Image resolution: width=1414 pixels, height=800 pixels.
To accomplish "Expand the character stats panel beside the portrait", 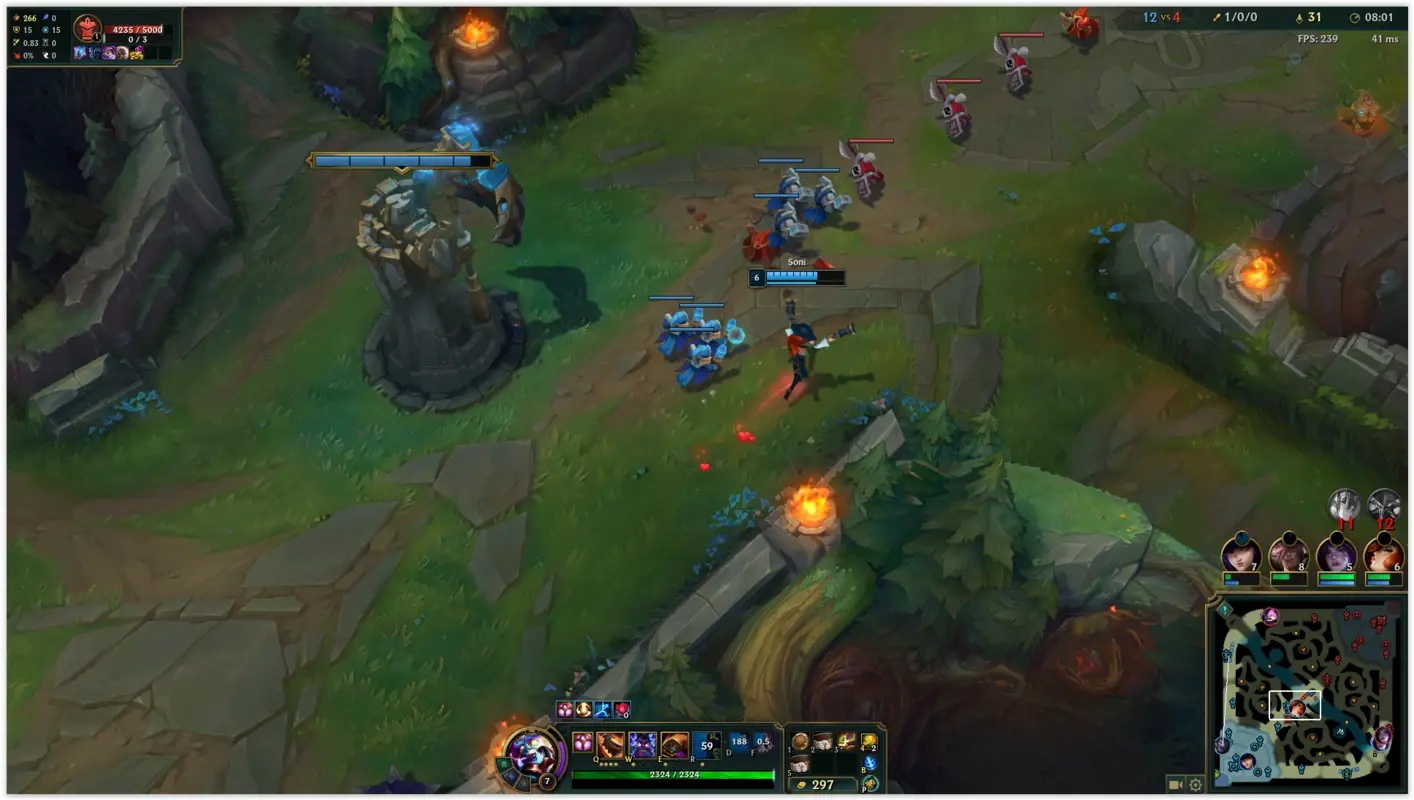I will point(502,763).
